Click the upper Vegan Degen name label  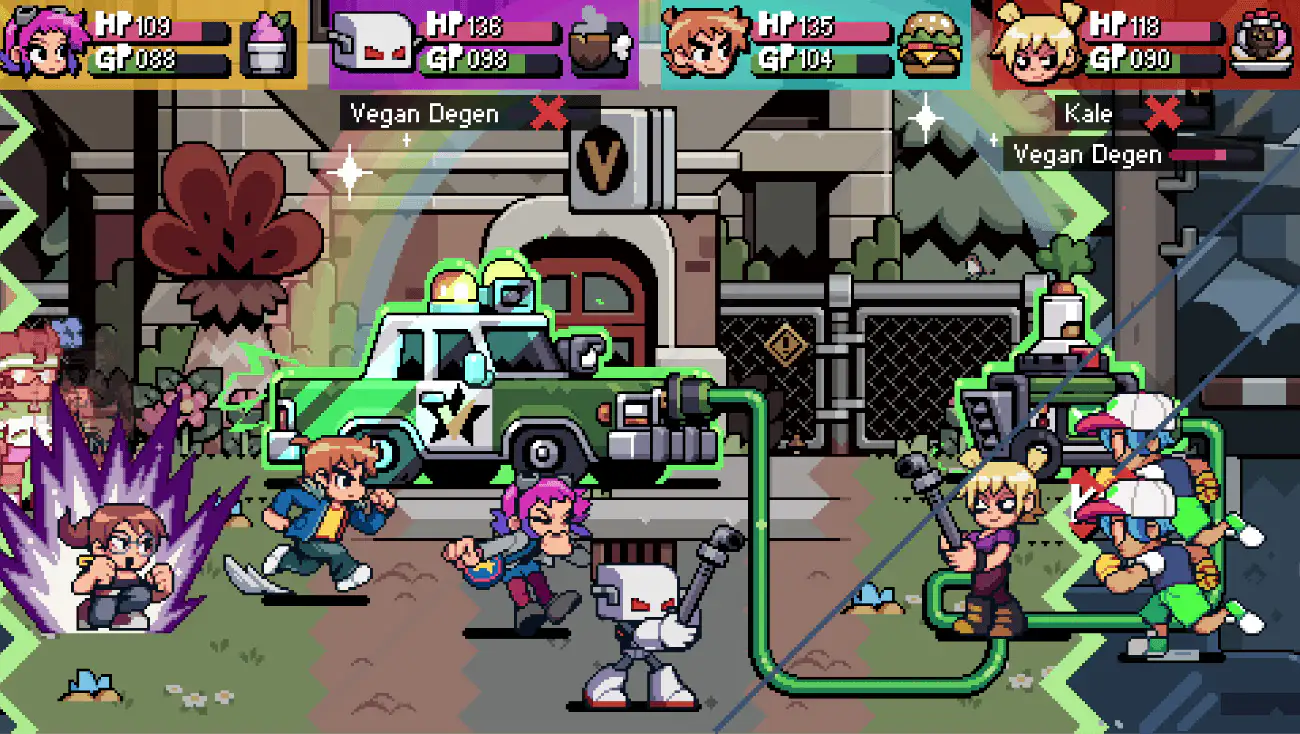423,113
